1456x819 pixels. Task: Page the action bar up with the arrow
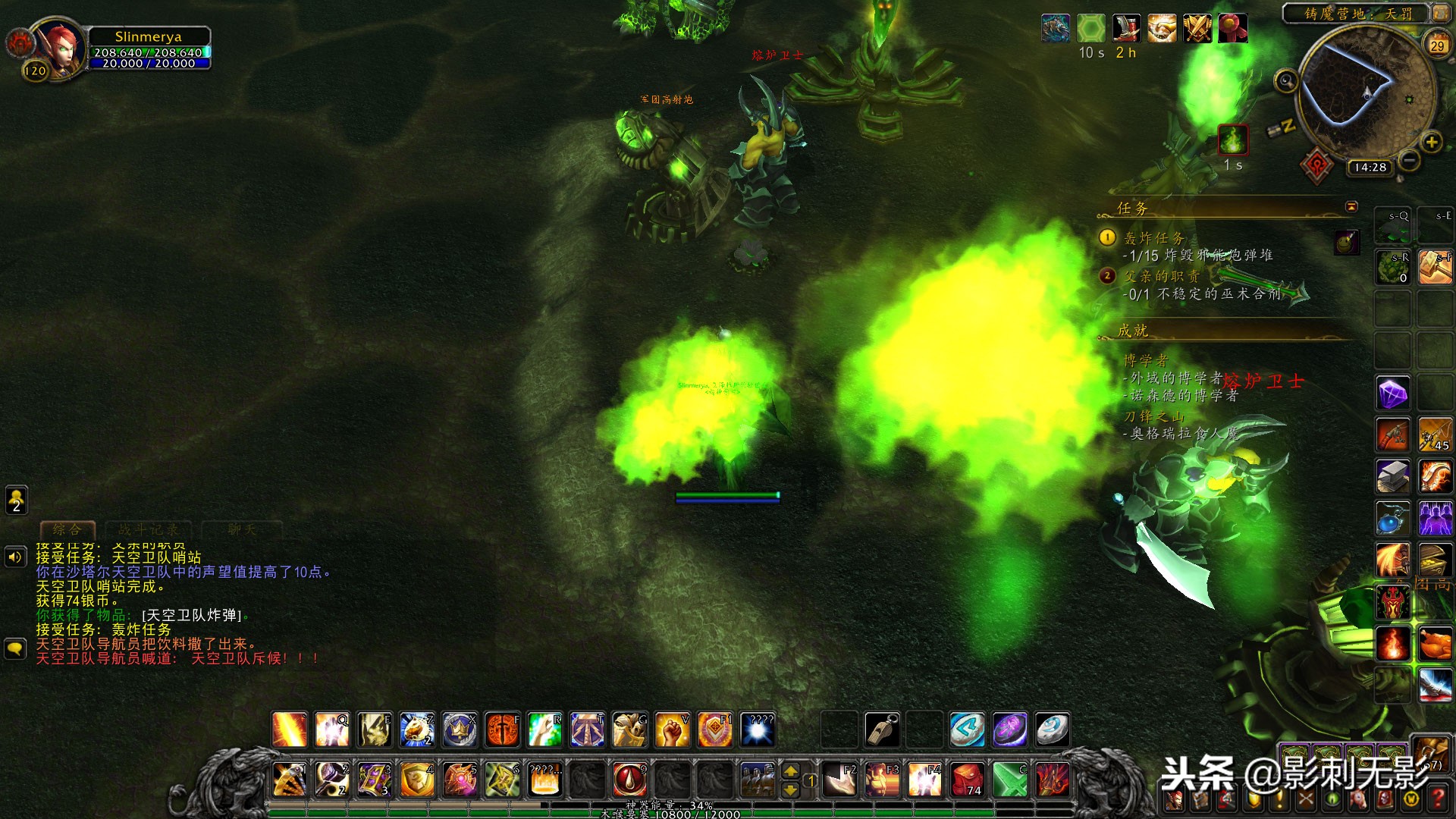[x=790, y=771]
